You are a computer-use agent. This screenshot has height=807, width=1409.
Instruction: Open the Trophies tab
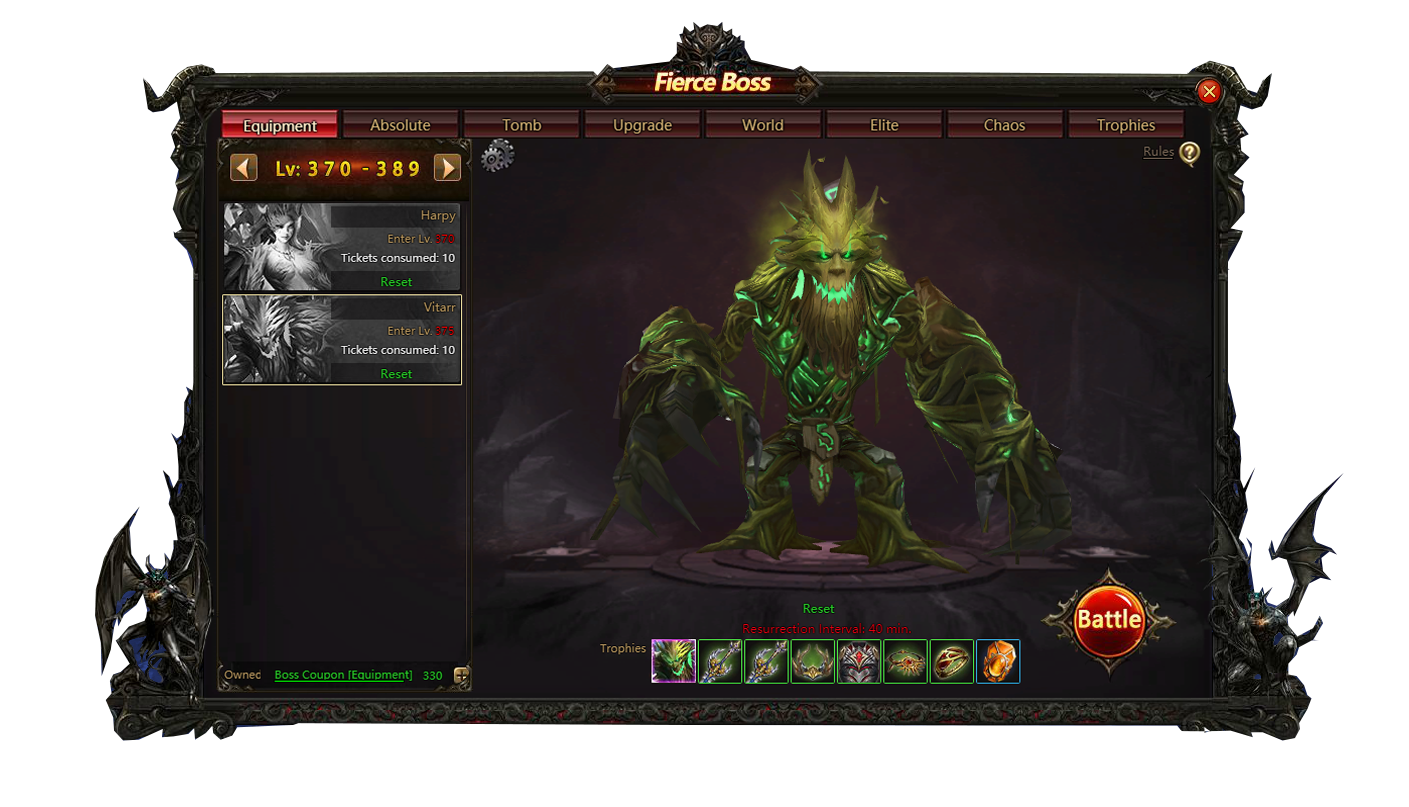(1125, 125)
